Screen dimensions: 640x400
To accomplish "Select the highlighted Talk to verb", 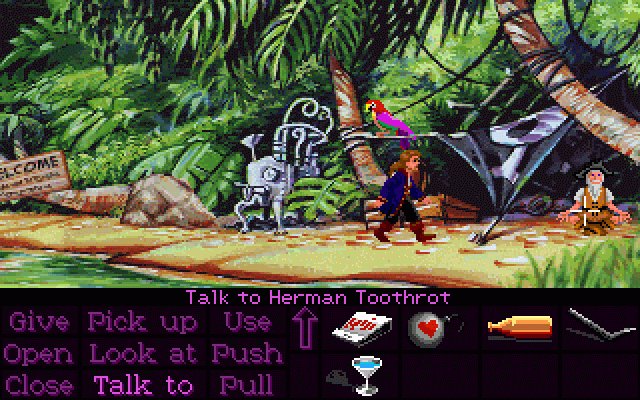I will coord(143,384).
